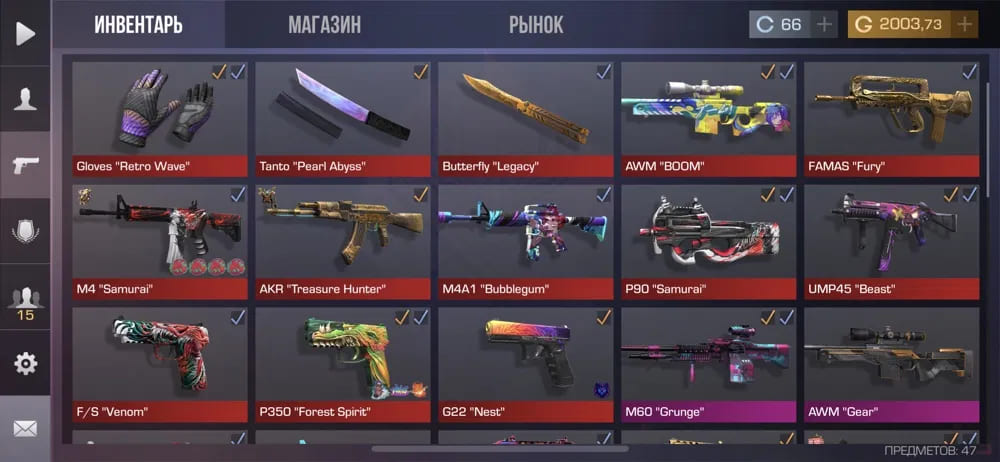Open settings with the gear icon
The height and width of the screenshot is (462, 1000).
pos(25,363)
